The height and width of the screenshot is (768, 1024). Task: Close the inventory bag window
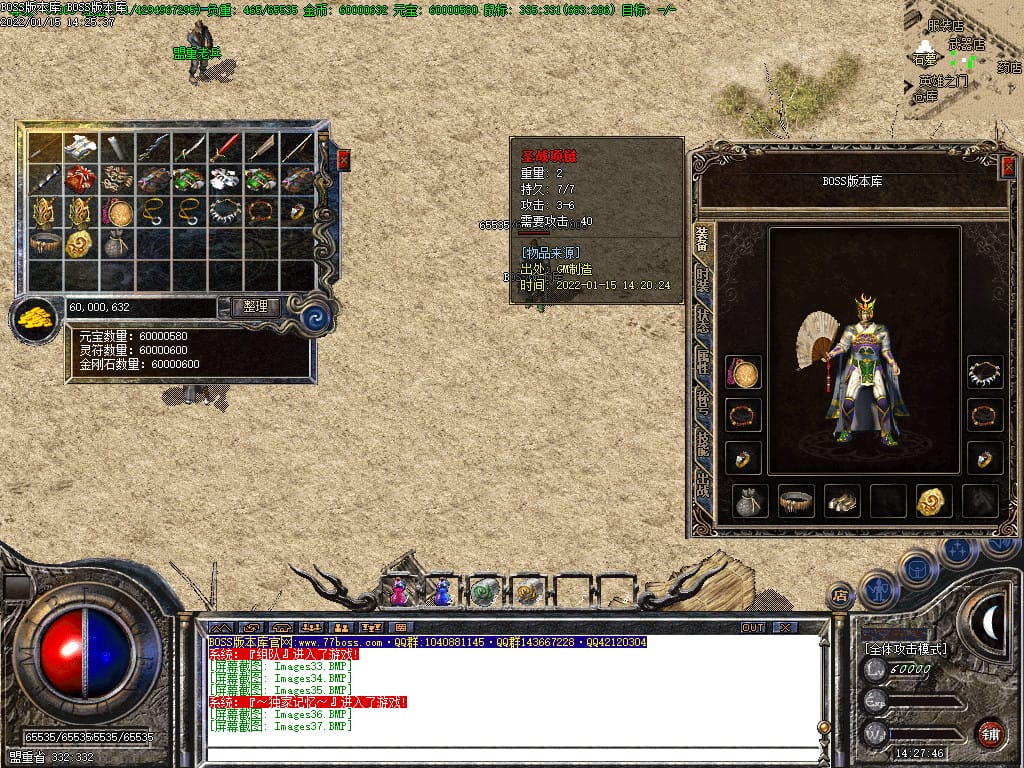click(343, 159)
